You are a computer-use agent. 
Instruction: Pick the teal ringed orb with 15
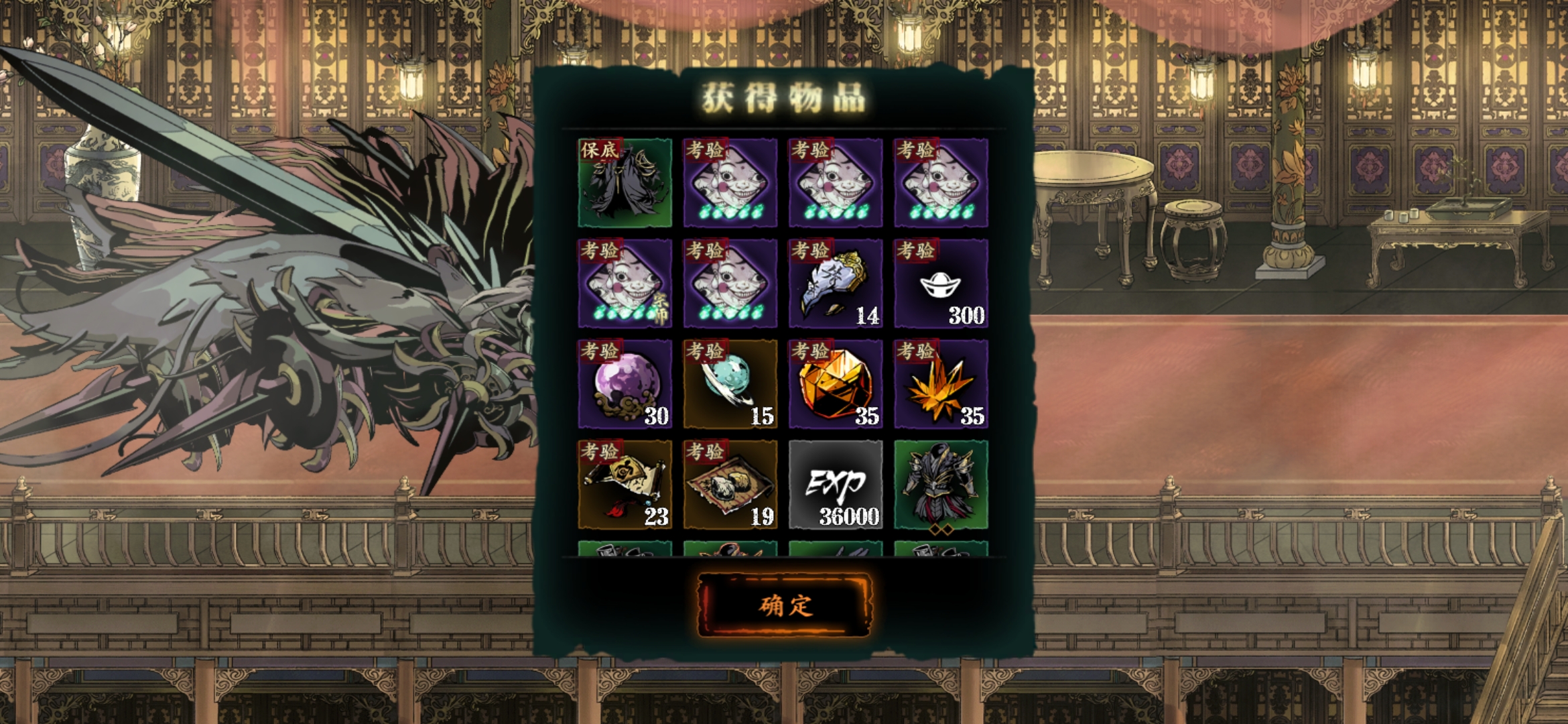pos(730,384)
